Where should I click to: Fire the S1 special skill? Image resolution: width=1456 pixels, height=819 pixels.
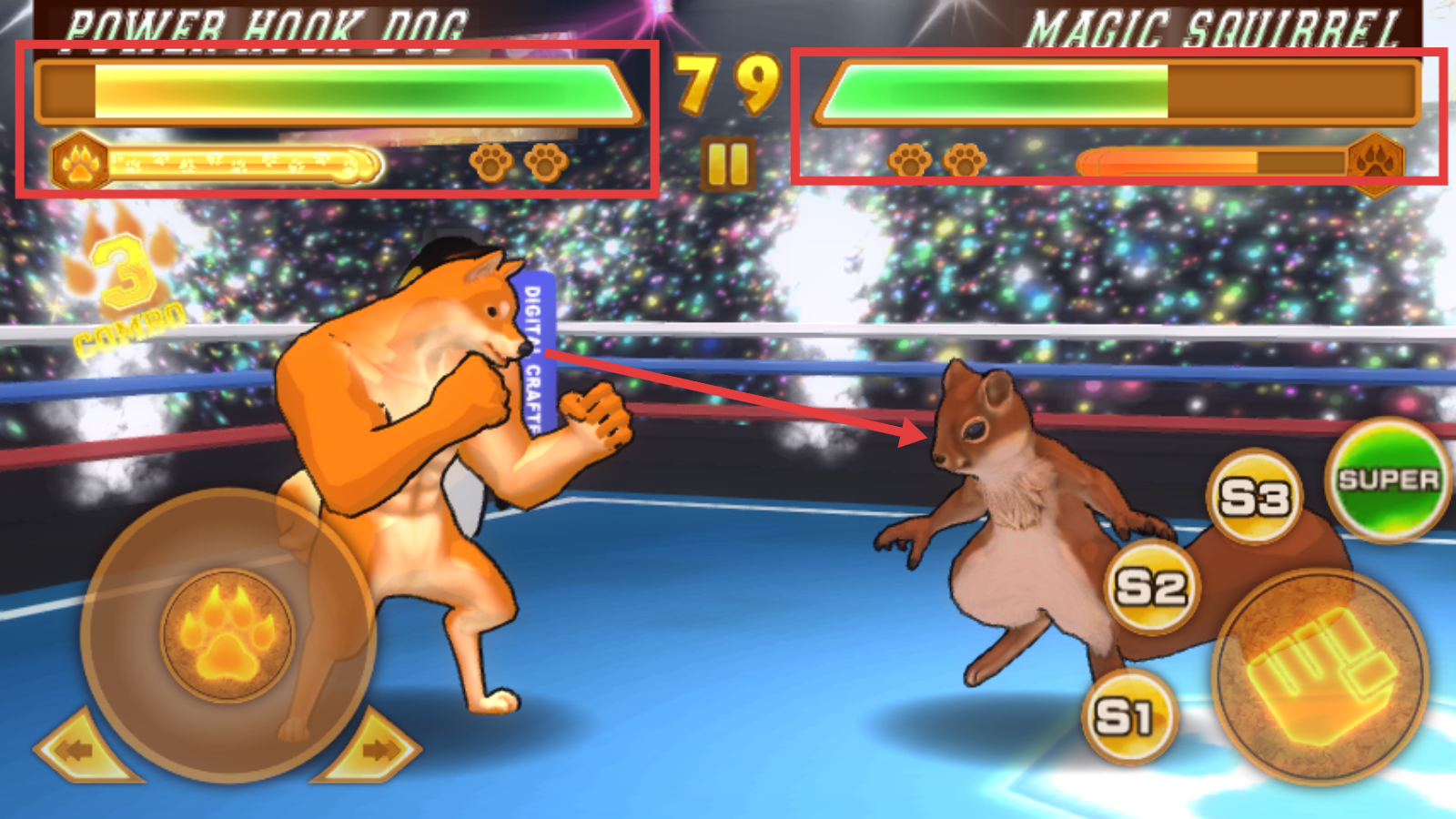[1127, 717]
